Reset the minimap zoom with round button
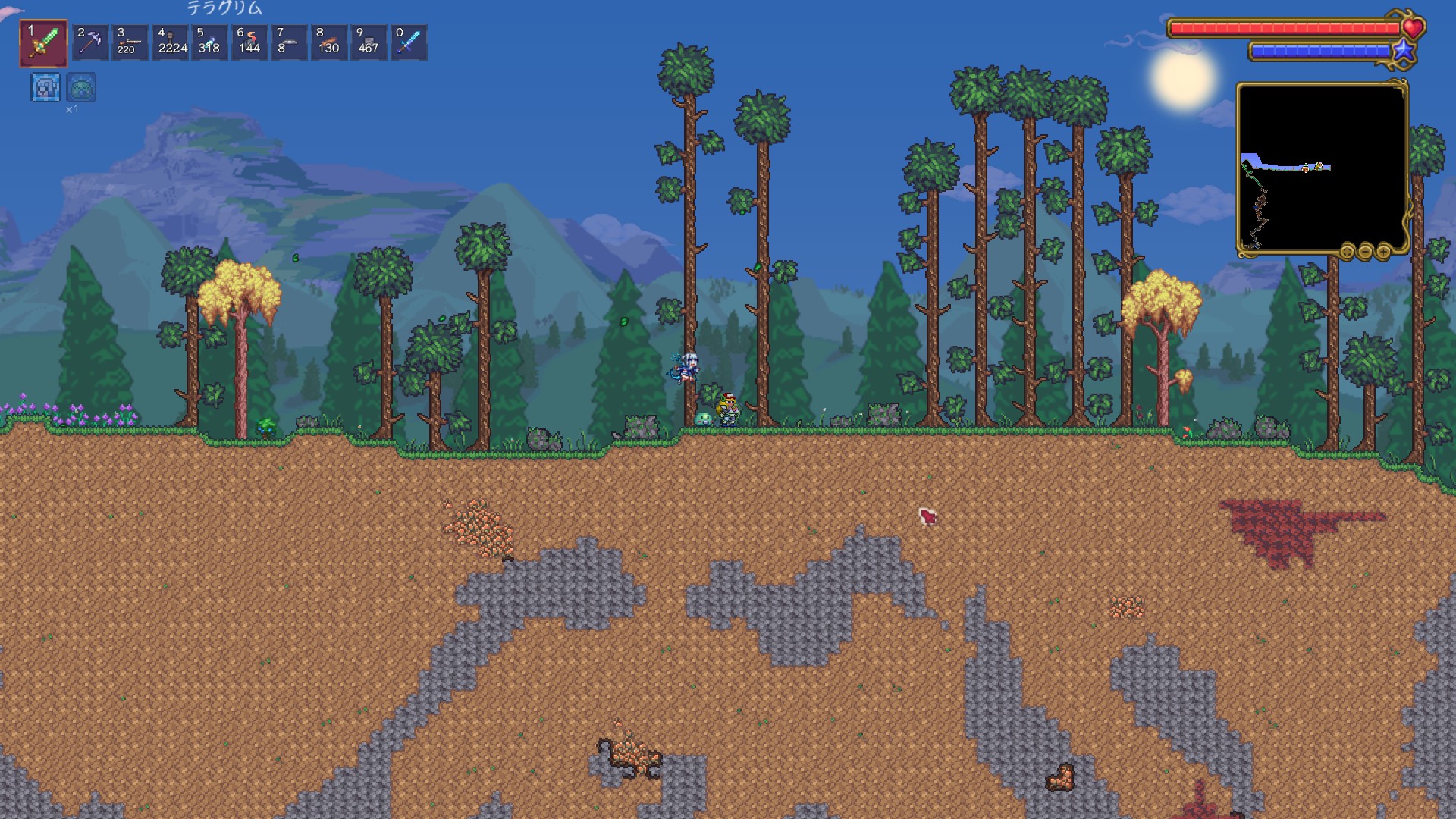 (x=1347, y=251)
